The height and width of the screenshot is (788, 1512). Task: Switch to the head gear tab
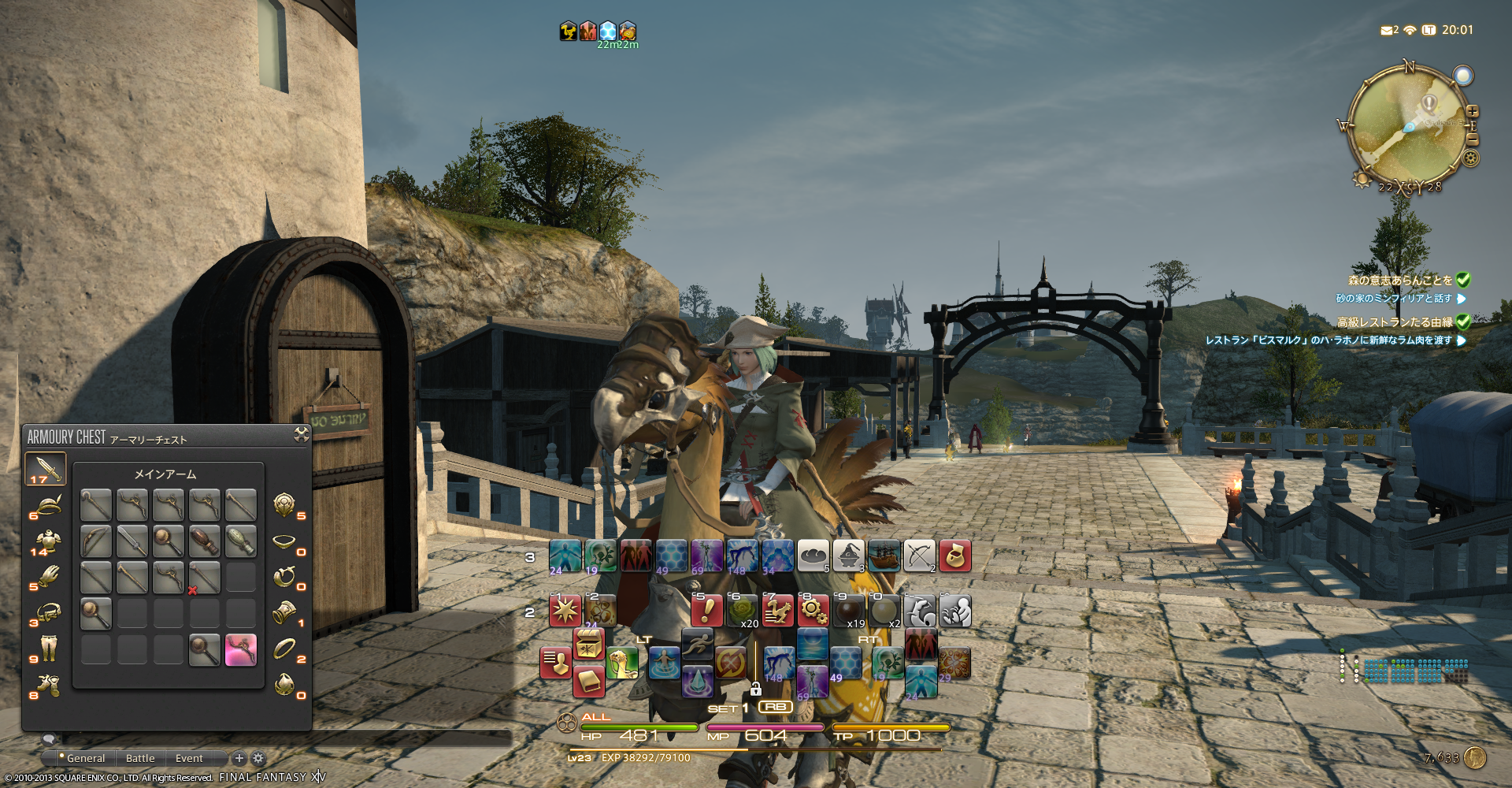pyautogui.click(x=47, y=505)
